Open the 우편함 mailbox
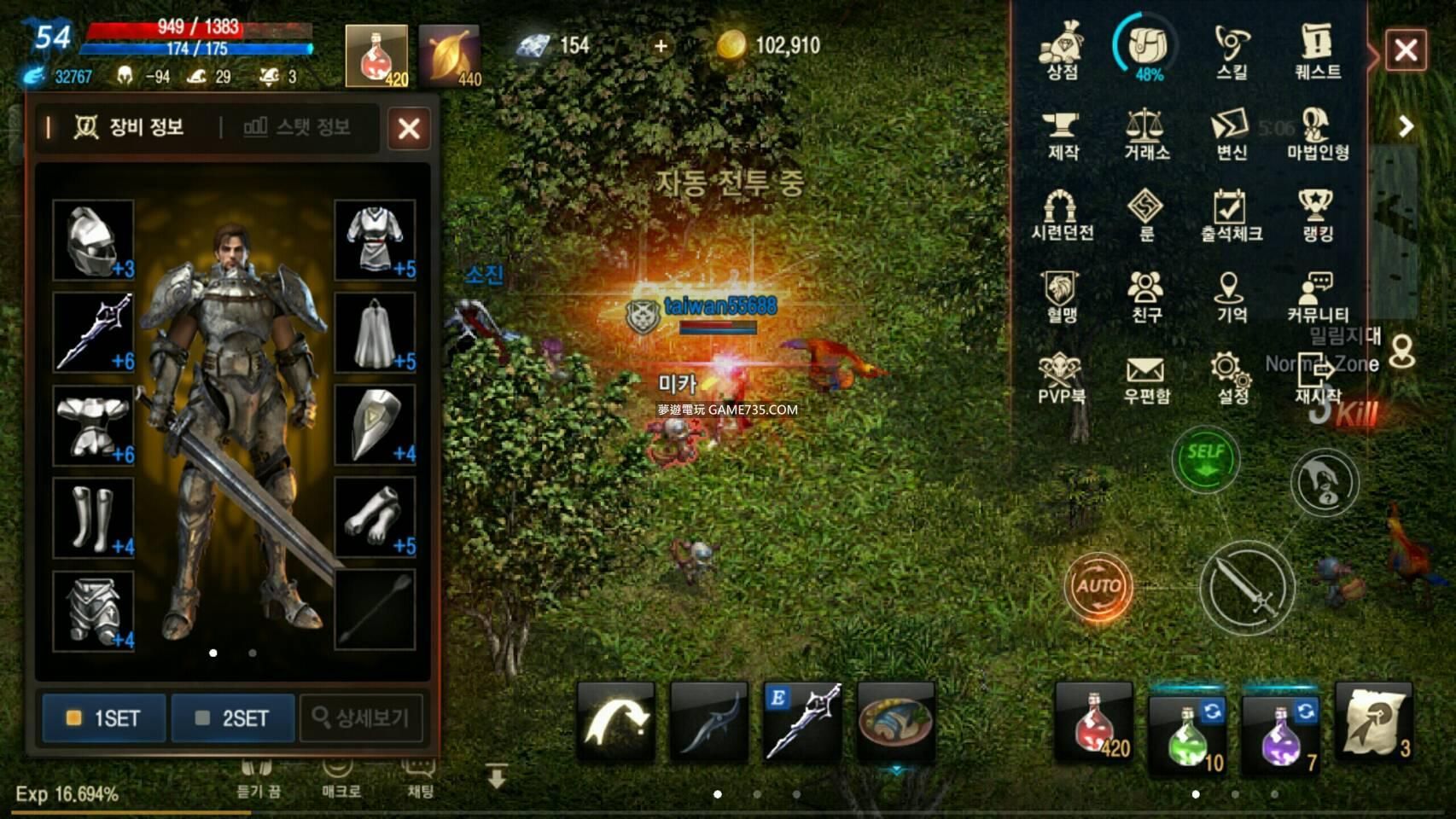 (1146, 379)
